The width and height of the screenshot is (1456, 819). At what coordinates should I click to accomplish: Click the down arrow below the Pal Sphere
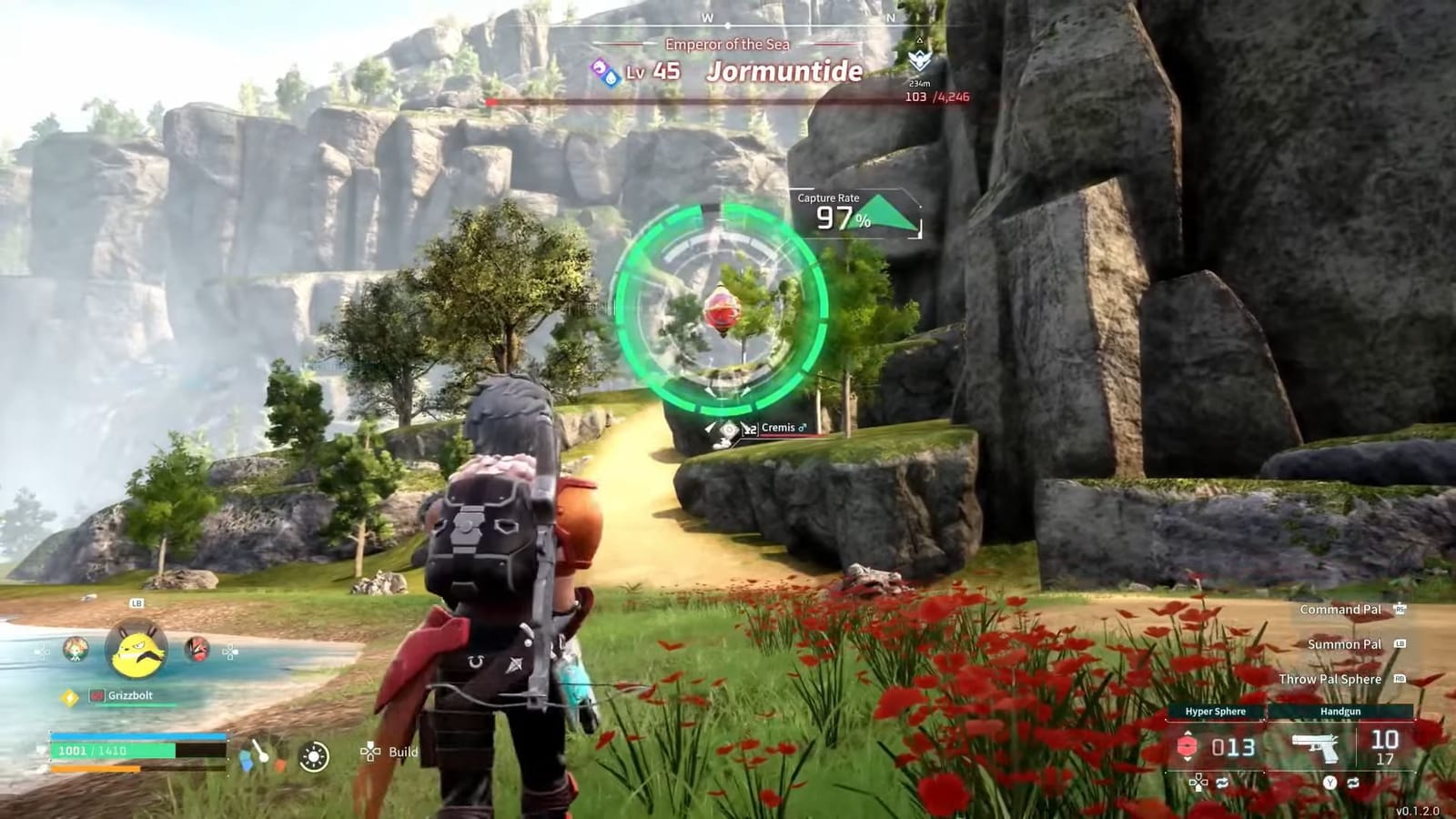pos(1188,759)
